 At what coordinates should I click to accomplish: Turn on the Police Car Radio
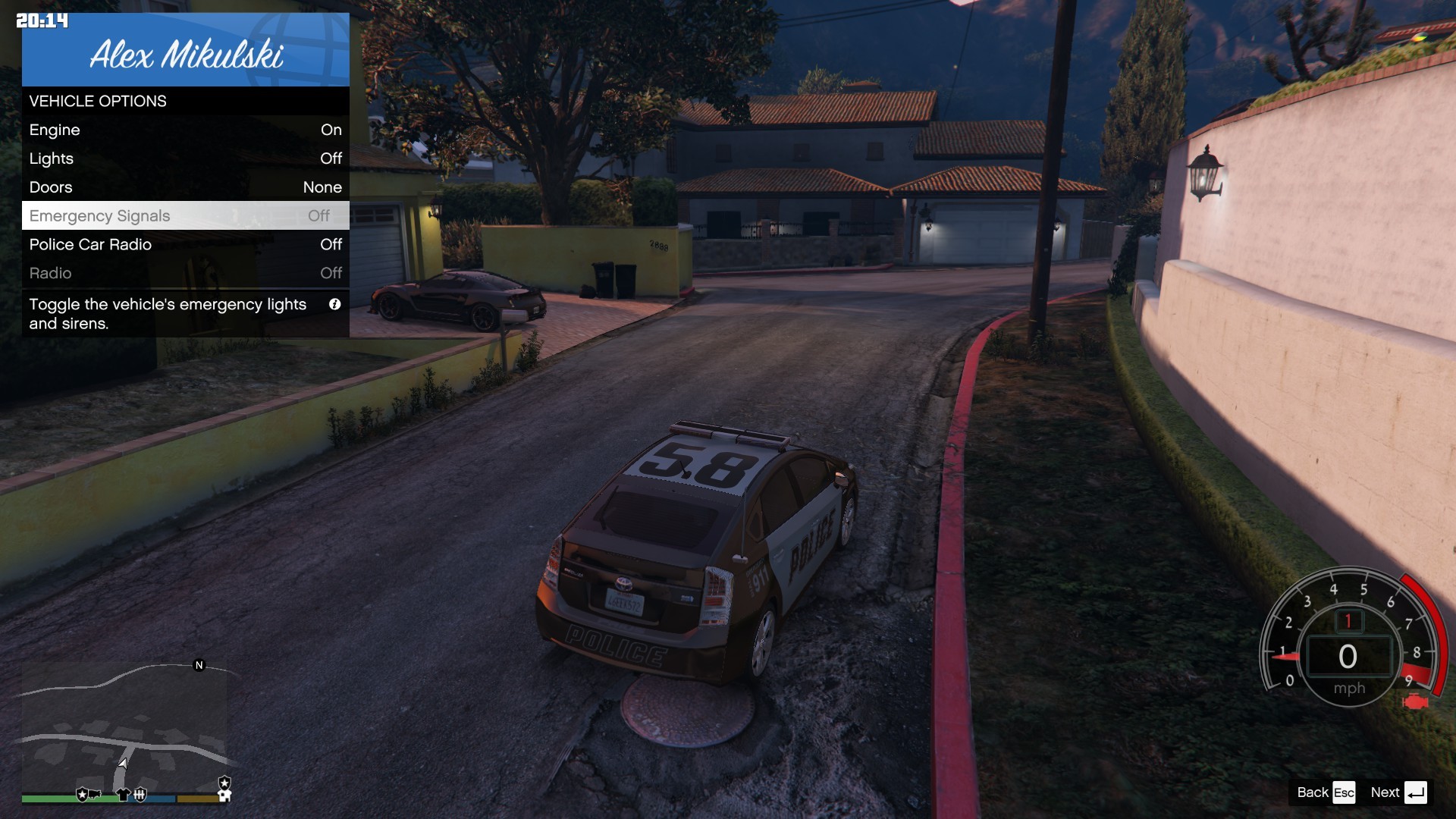click(185, 244)
